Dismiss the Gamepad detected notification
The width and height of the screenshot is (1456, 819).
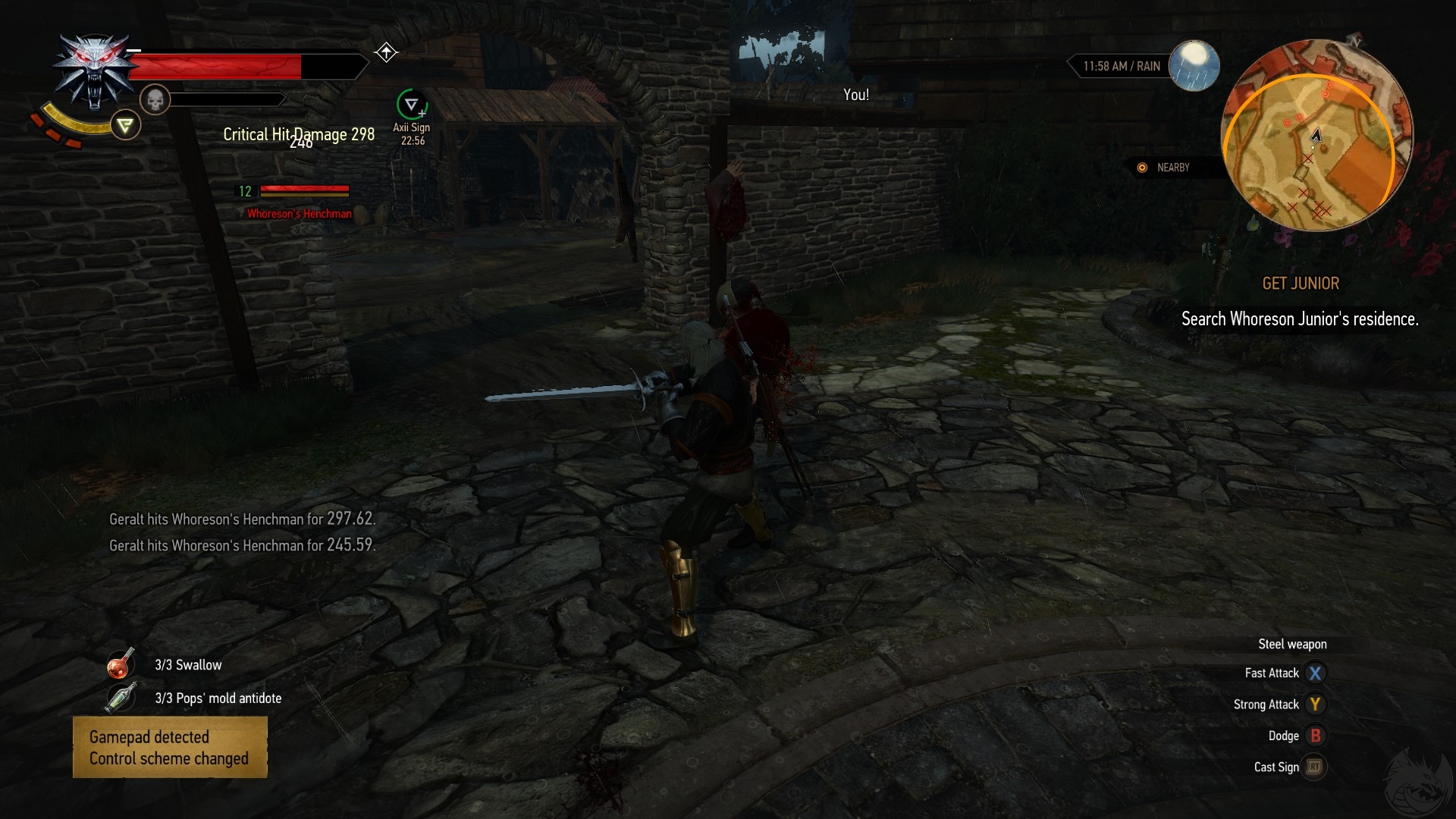coord(170,747)
